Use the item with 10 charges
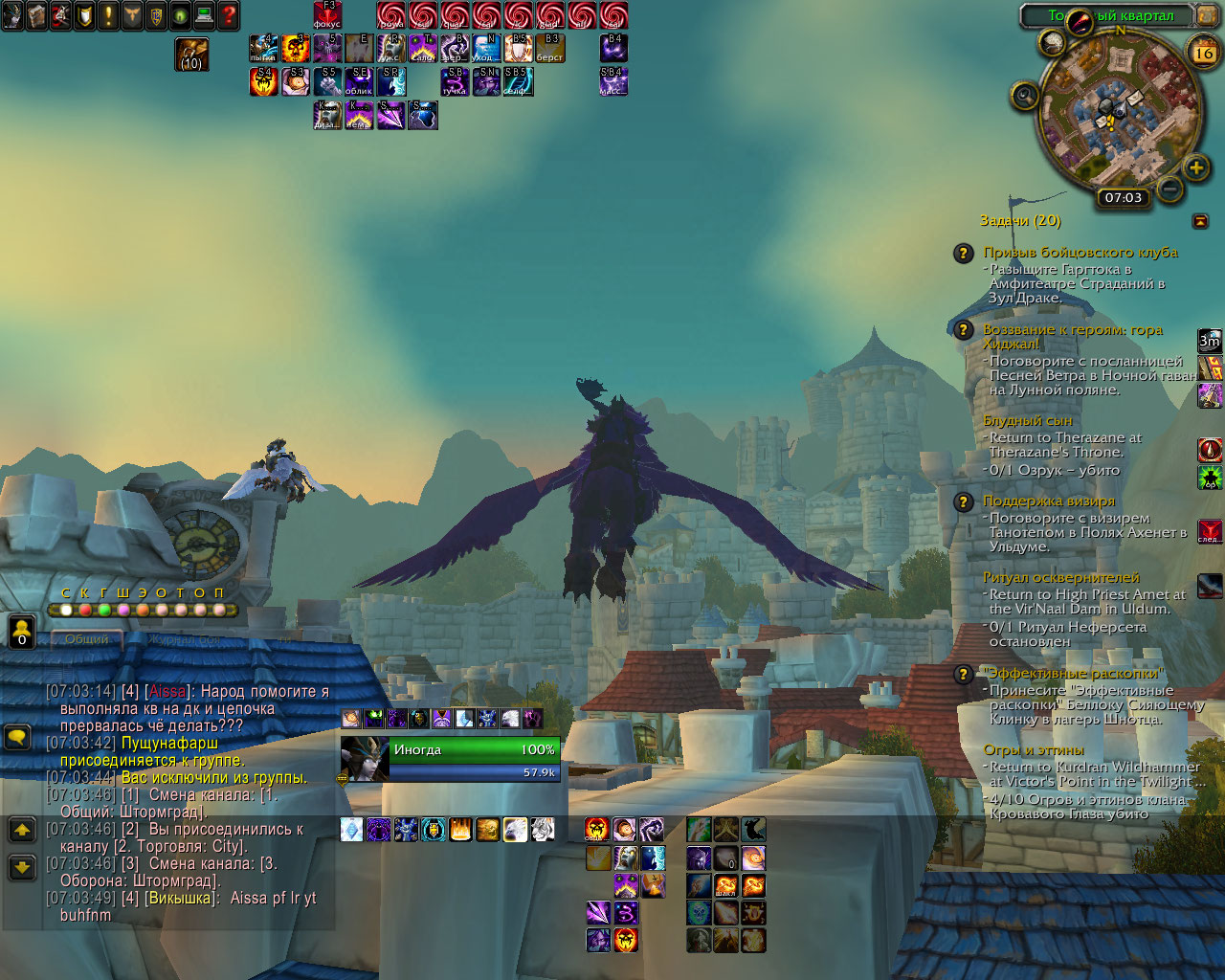This screenshot has width=1225, height=980. pos(191,55)
